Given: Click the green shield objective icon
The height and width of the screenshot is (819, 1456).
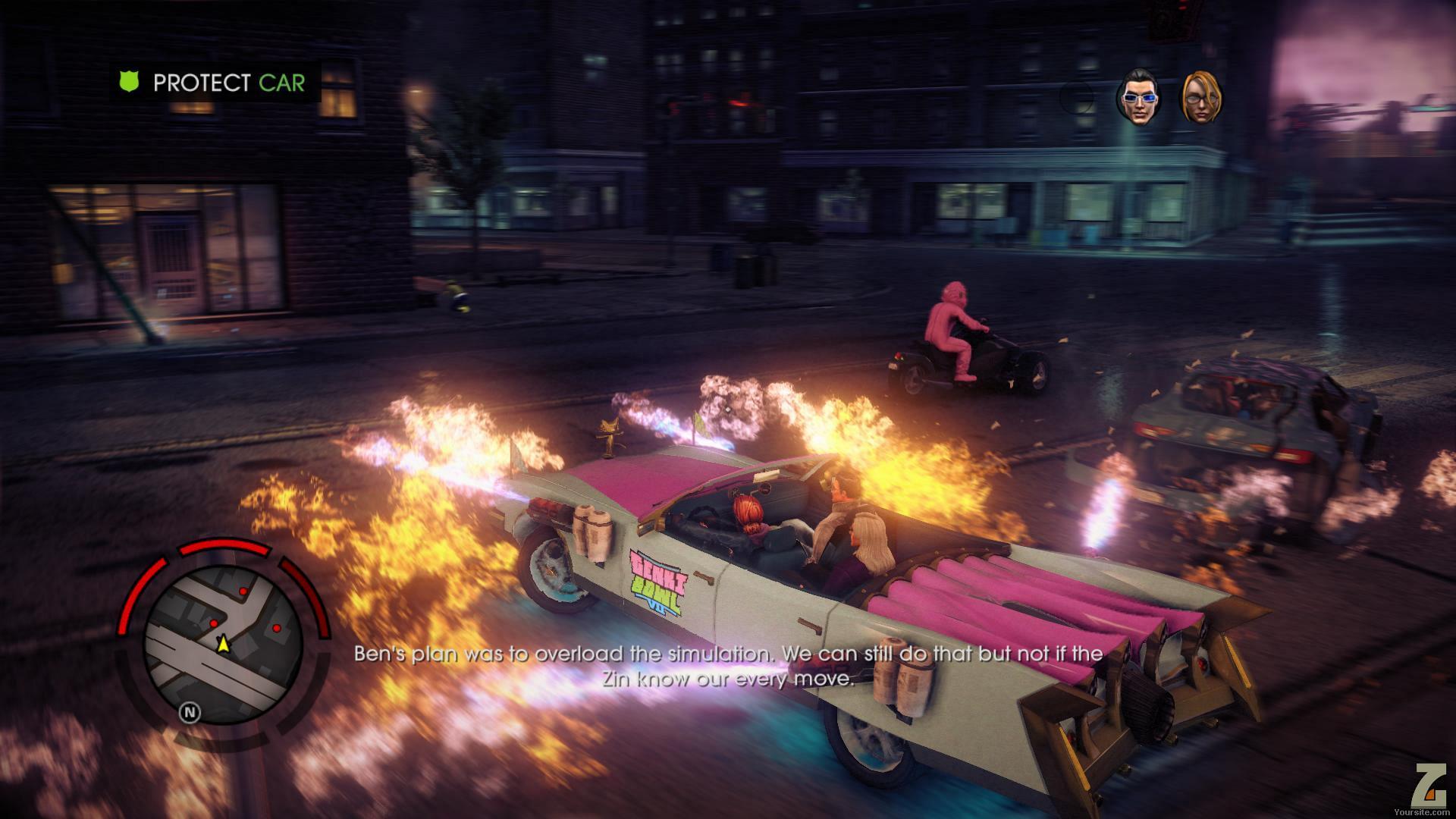Looking at the screenshot, I should click(130, 82).
